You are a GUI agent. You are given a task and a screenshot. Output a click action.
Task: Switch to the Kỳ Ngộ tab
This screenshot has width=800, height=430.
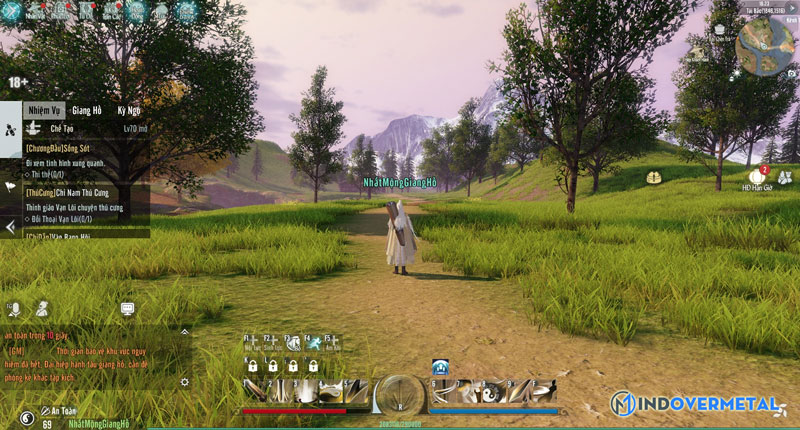click(x=129, y=110)
